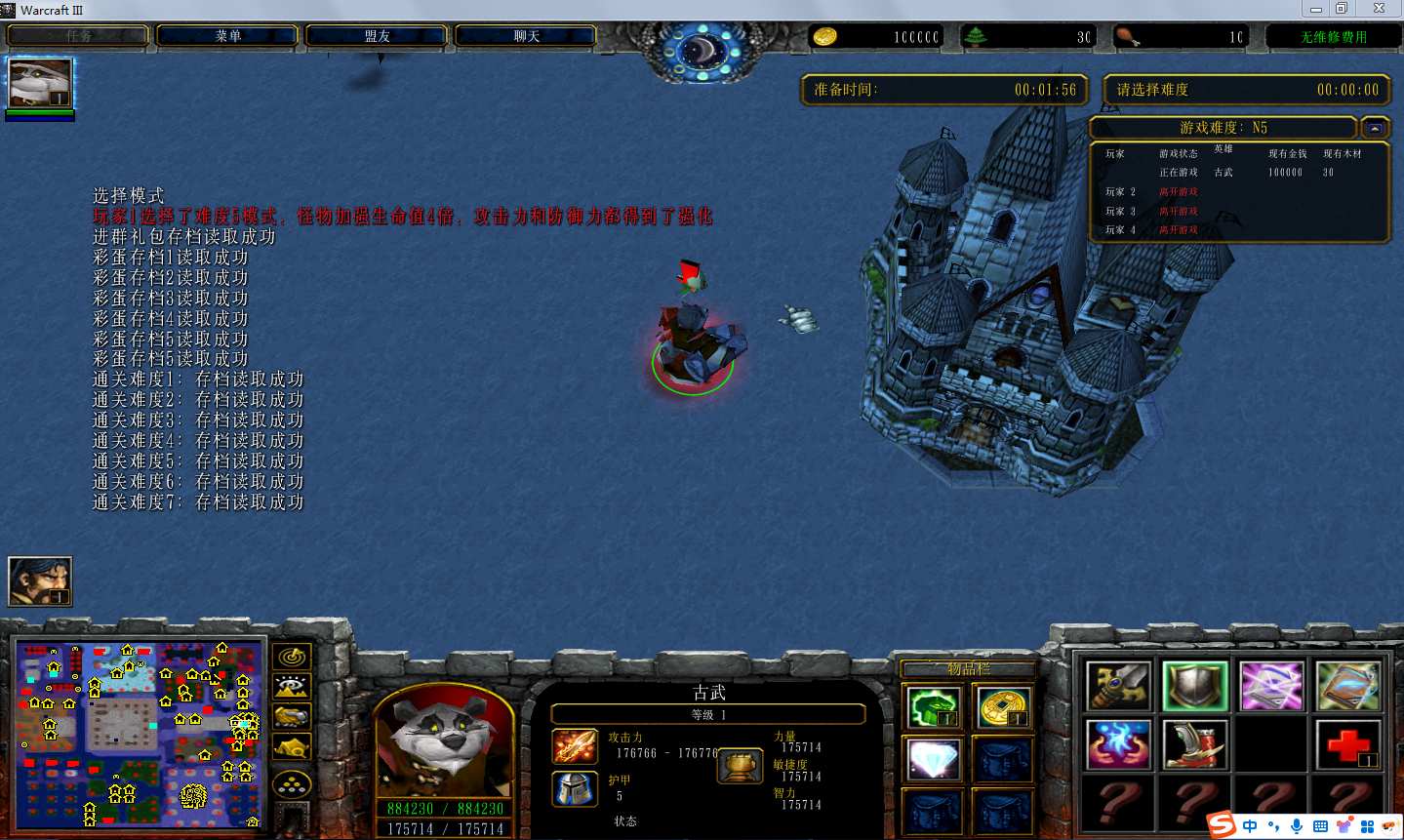
Task: Collapse the 游戏难度 scoreboard panel
Action: pos(1375,128)
